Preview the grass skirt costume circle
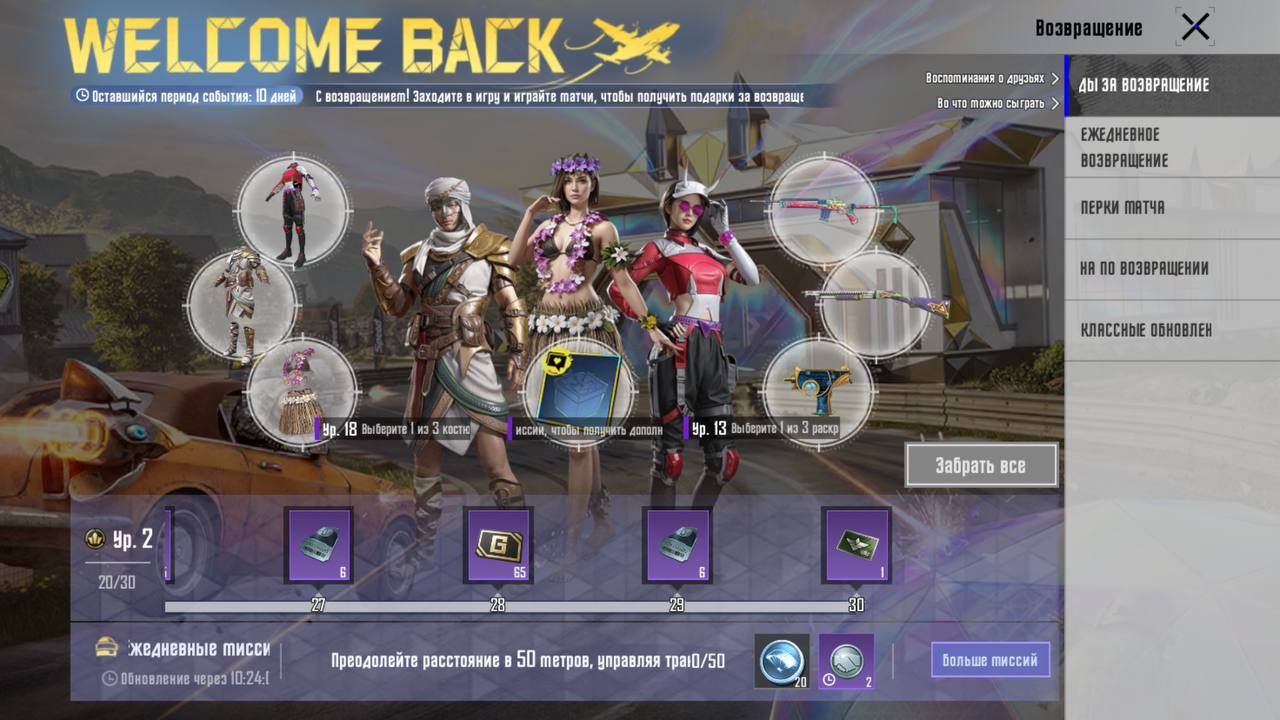 point(300,392)
